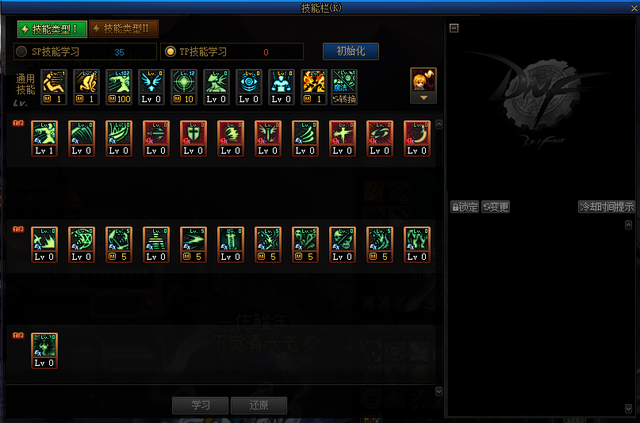Click the 学习 learn button
The image size is (640, 423).
click(x=200, y=405)
